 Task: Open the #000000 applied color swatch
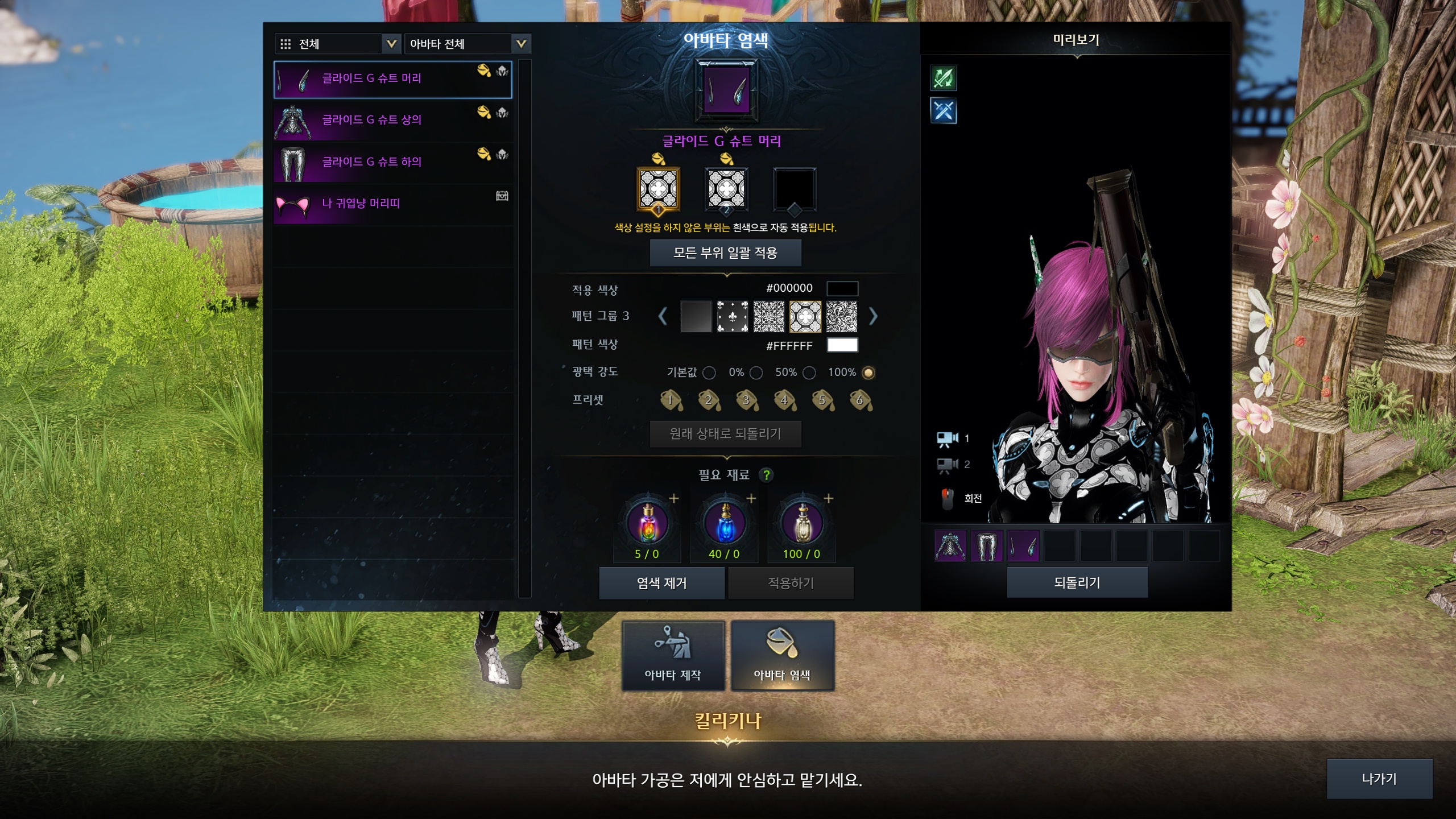click(842, 288)
